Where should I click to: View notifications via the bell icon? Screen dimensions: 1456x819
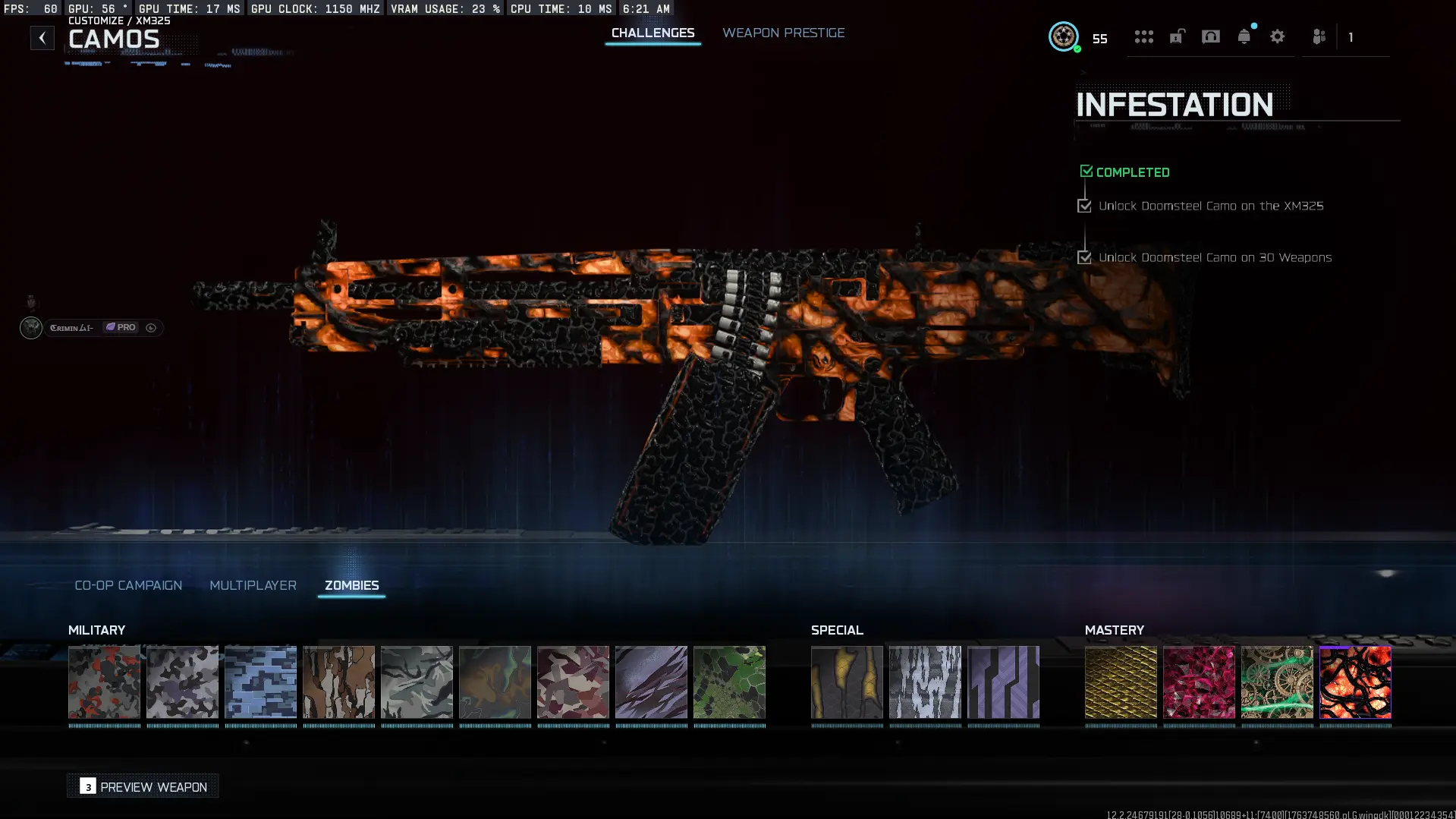[1244, 36]
